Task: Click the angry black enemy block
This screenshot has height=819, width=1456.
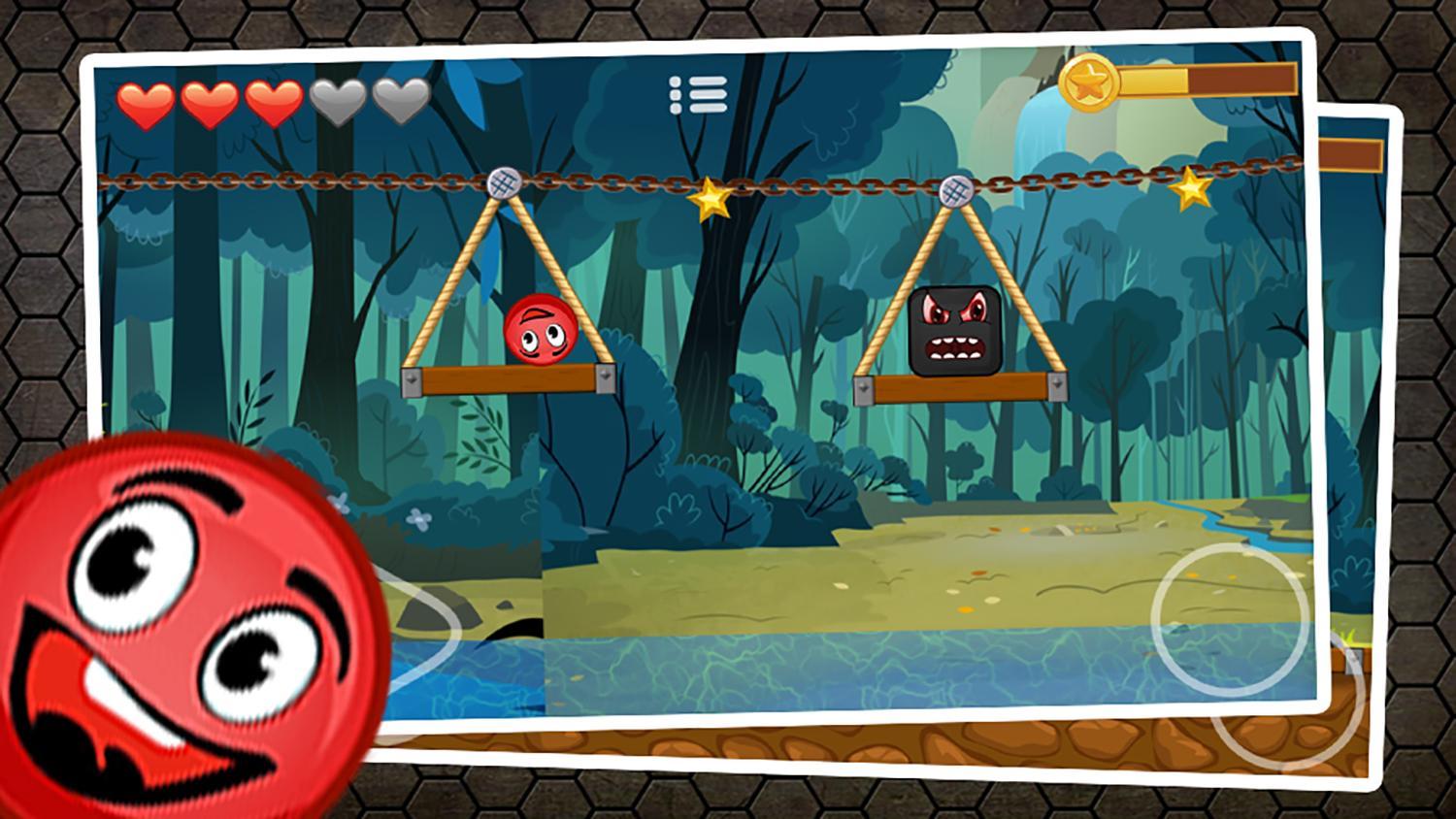Action: coord(954,331)
